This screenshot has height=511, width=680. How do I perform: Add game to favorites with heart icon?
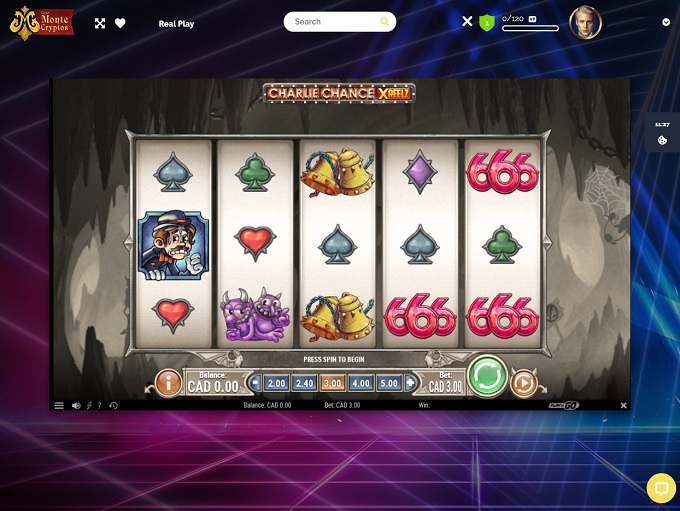point(120,23)
